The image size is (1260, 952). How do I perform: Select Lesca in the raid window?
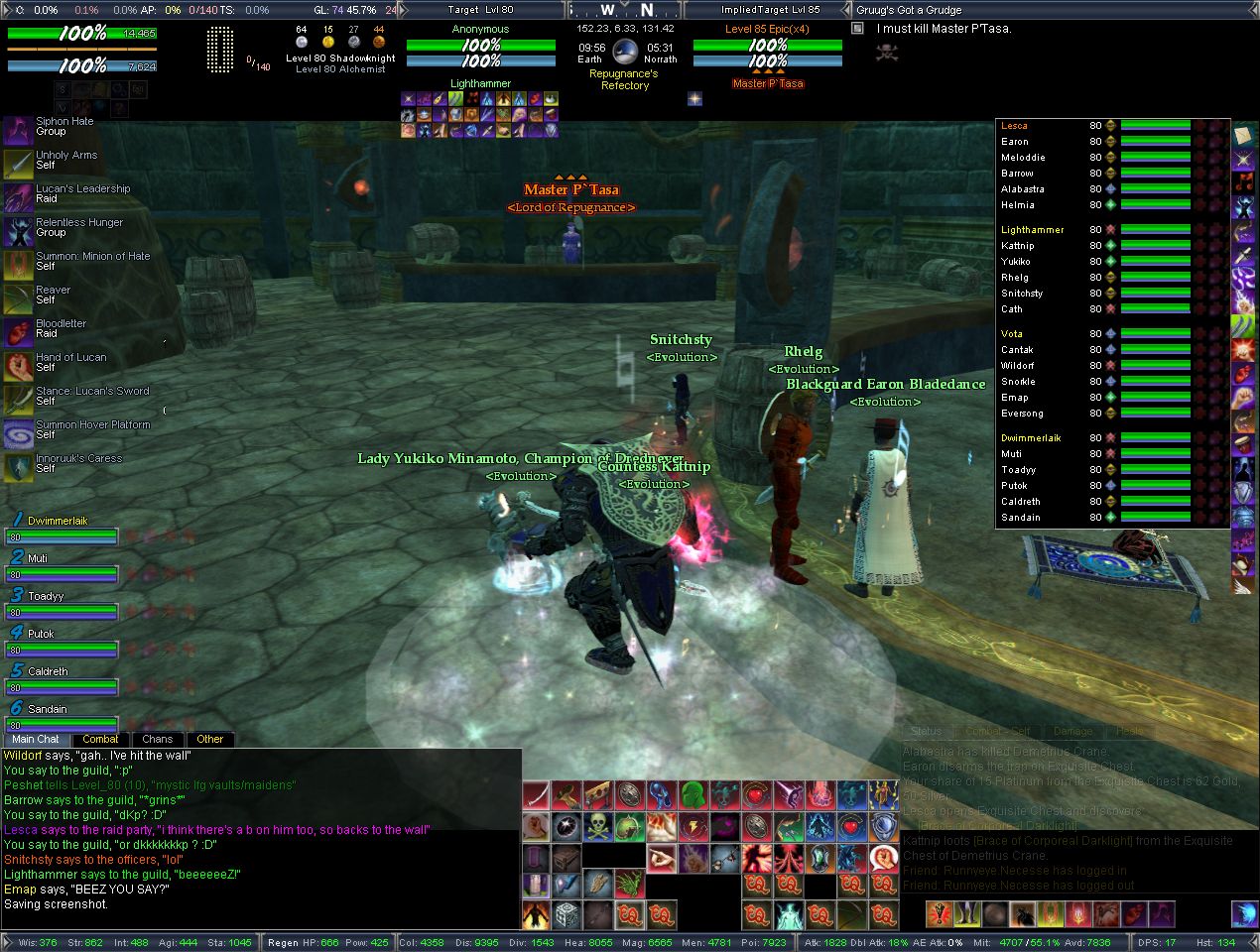(1014, 126)
